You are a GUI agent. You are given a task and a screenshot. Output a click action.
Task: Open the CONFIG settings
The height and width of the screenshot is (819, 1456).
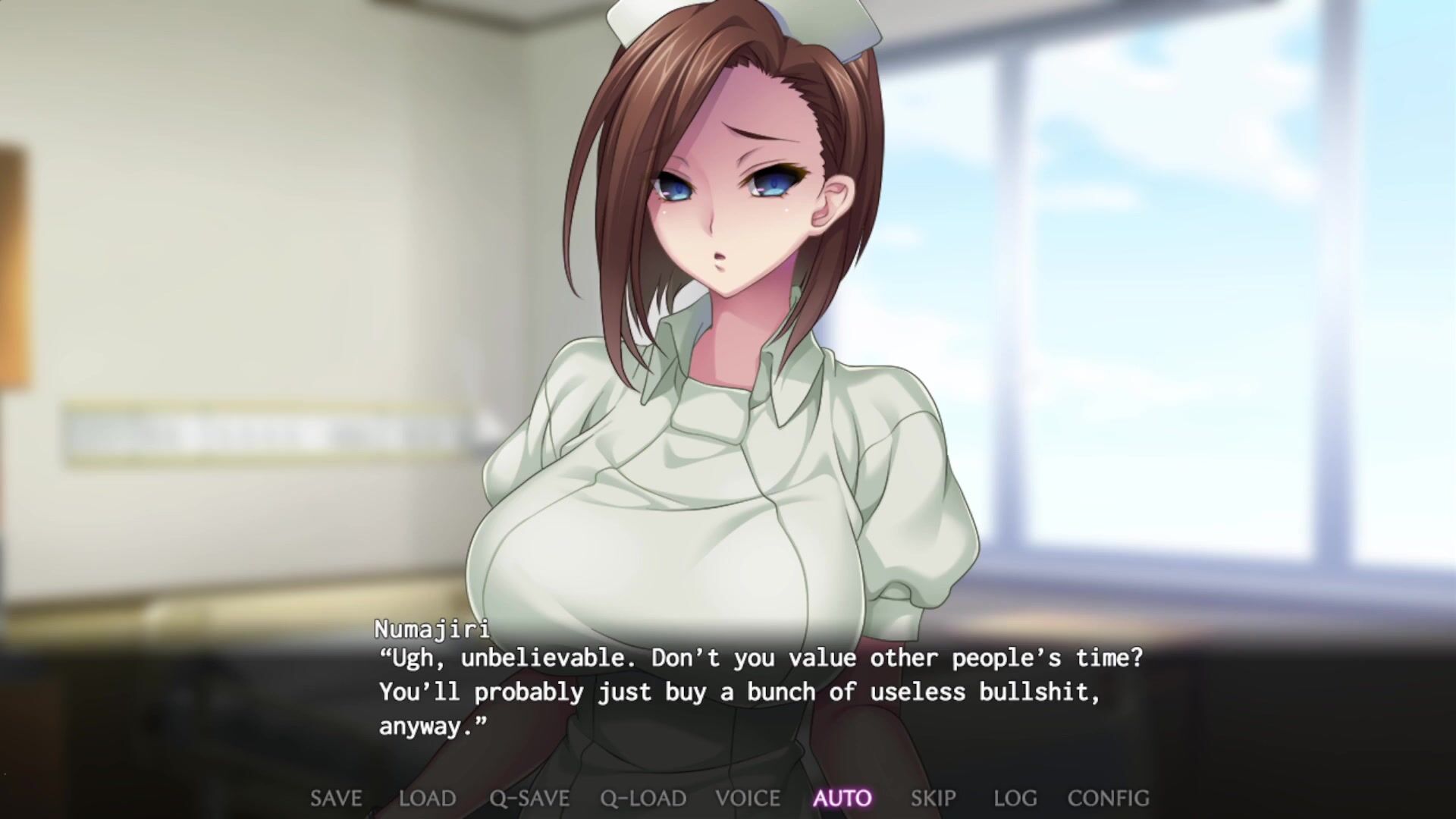click(1108, 799)
